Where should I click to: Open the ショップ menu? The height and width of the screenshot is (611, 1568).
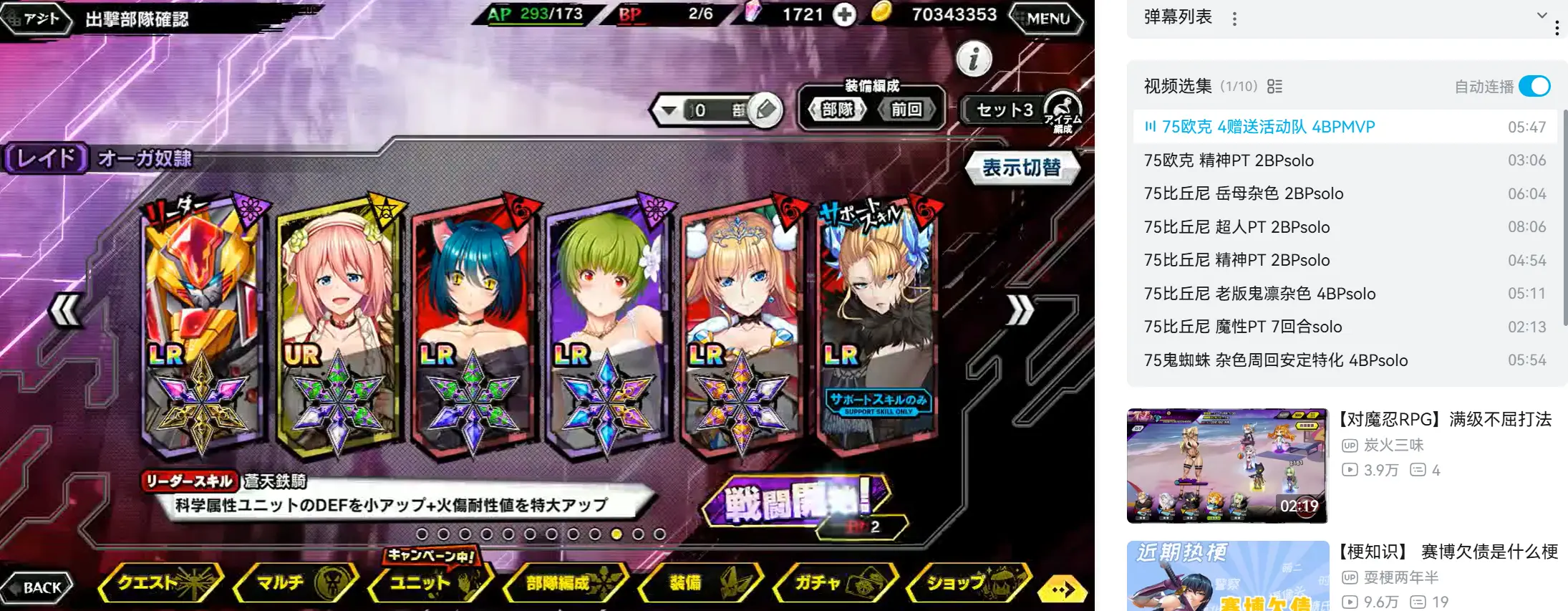click(x=968, y=582)
